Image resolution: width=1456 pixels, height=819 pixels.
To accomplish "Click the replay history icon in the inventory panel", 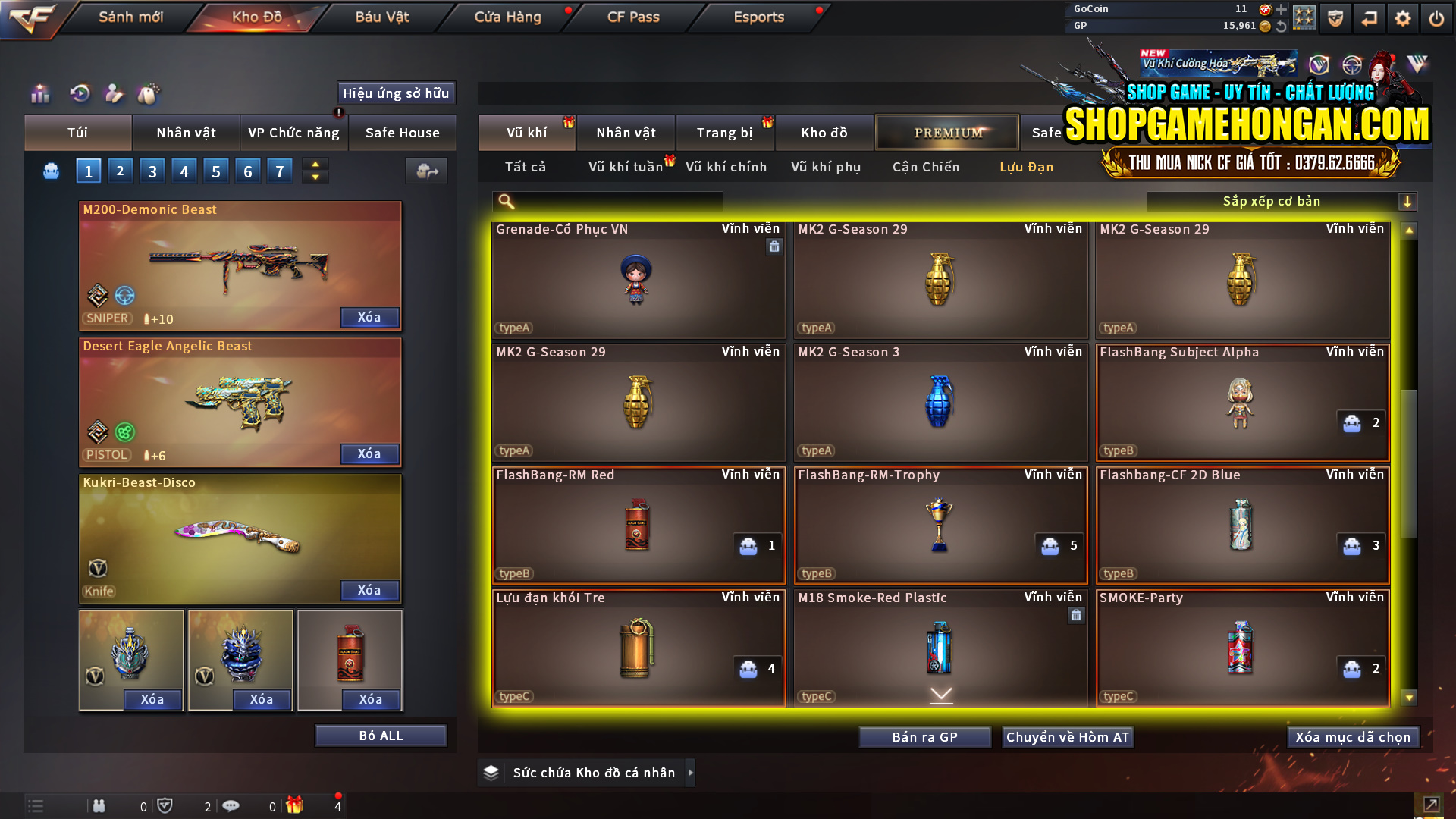I will 81,94.
